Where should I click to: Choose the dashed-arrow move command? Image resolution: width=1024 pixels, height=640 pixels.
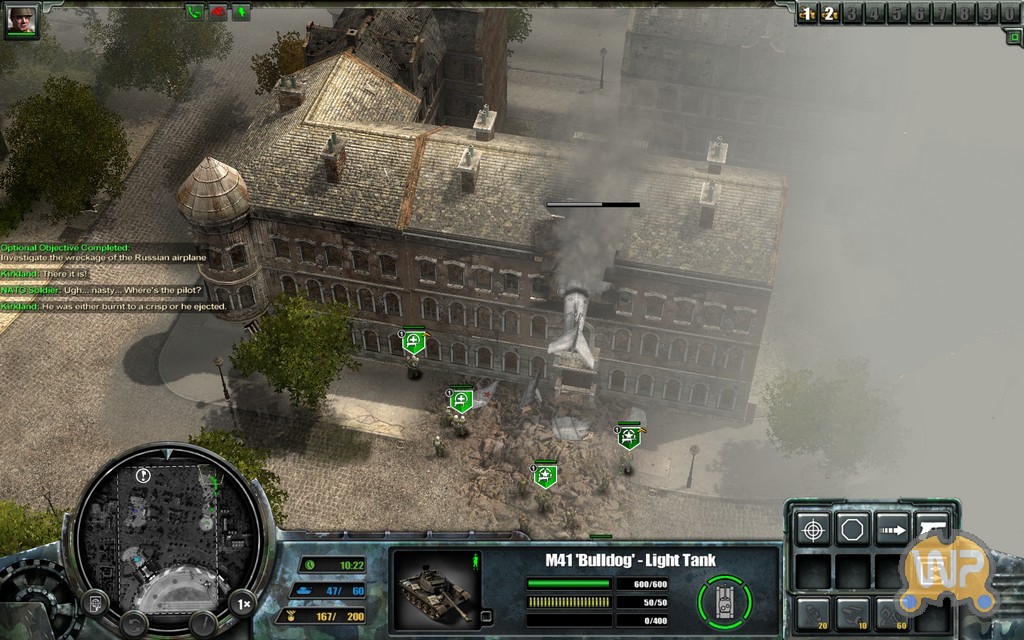point(892,528)
